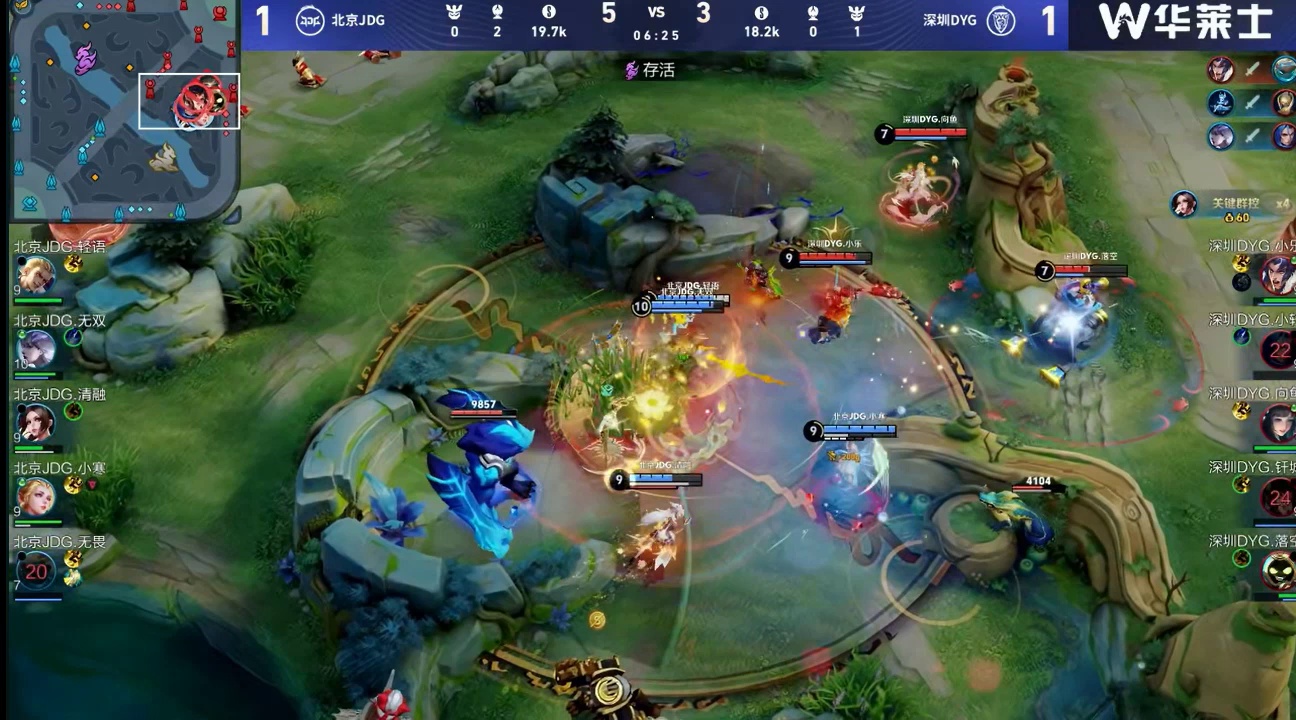The image size is (1296, 720).
Task: Click 无双's summoner spell icon
Action: point(73,337)
